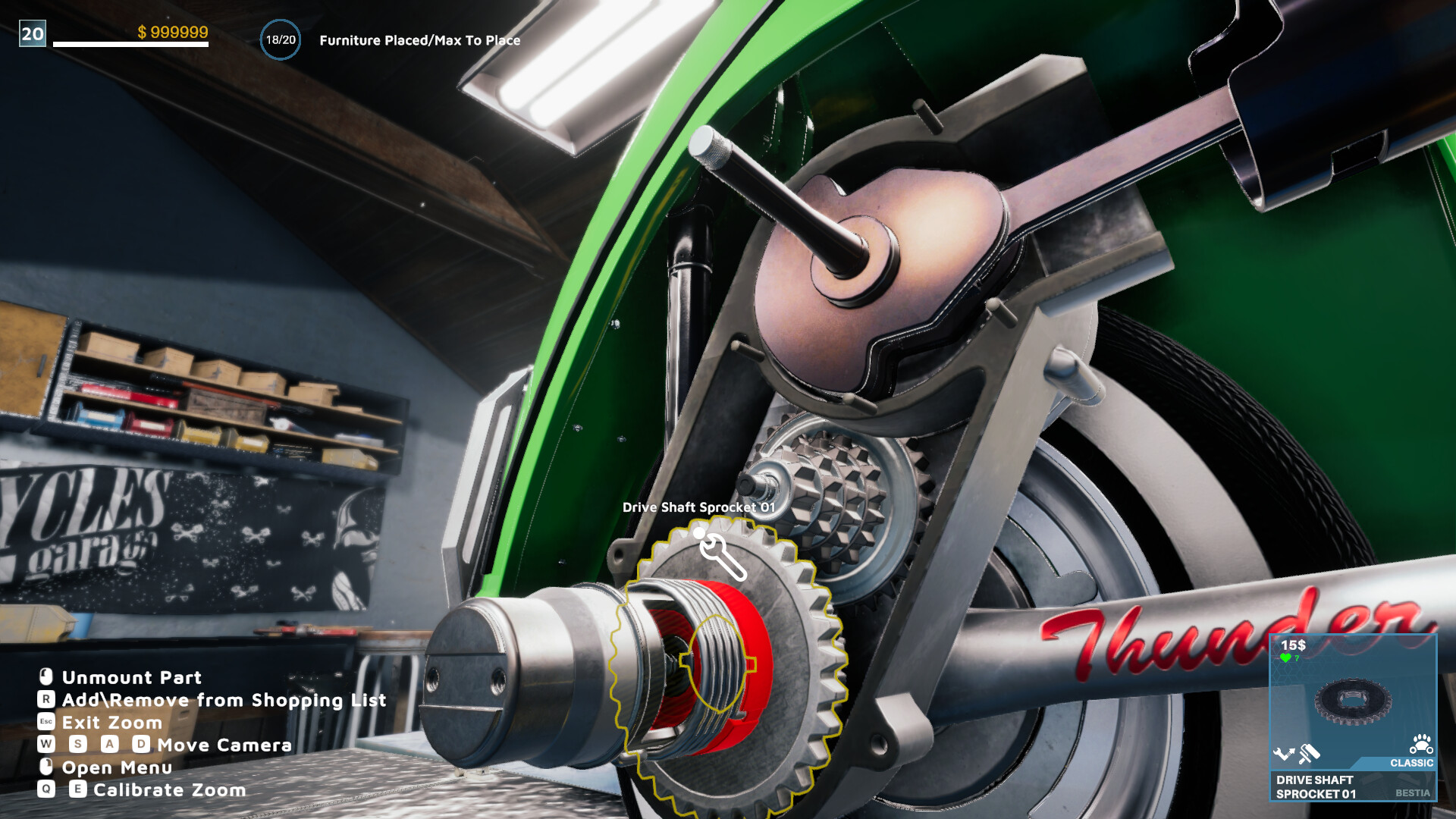The width and height of the screenshot is (1456, 819).
Task: Click the R key icon beside the shopping hint
Action: coord(45,700)
